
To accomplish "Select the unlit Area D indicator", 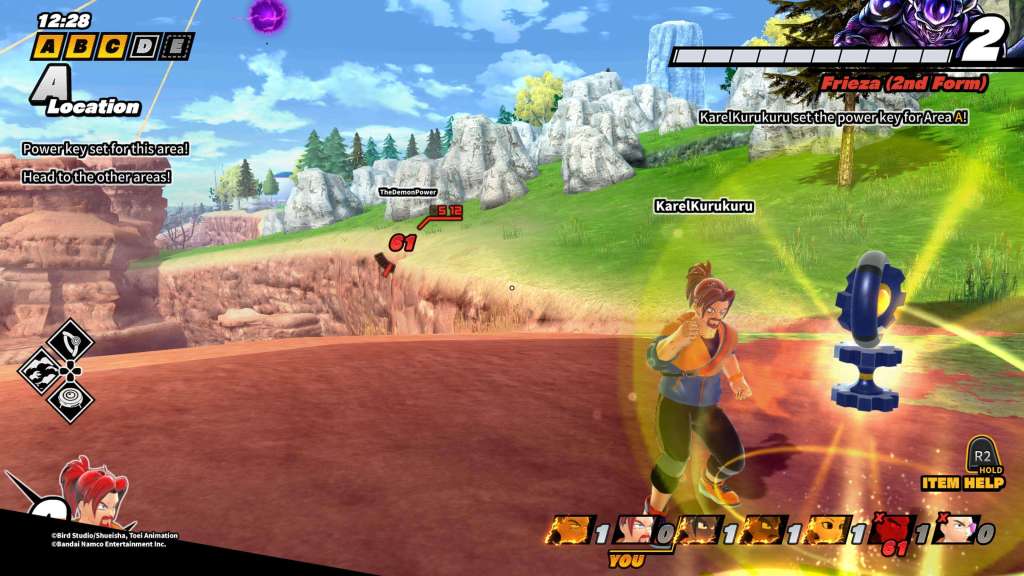I will pos(145,46).
